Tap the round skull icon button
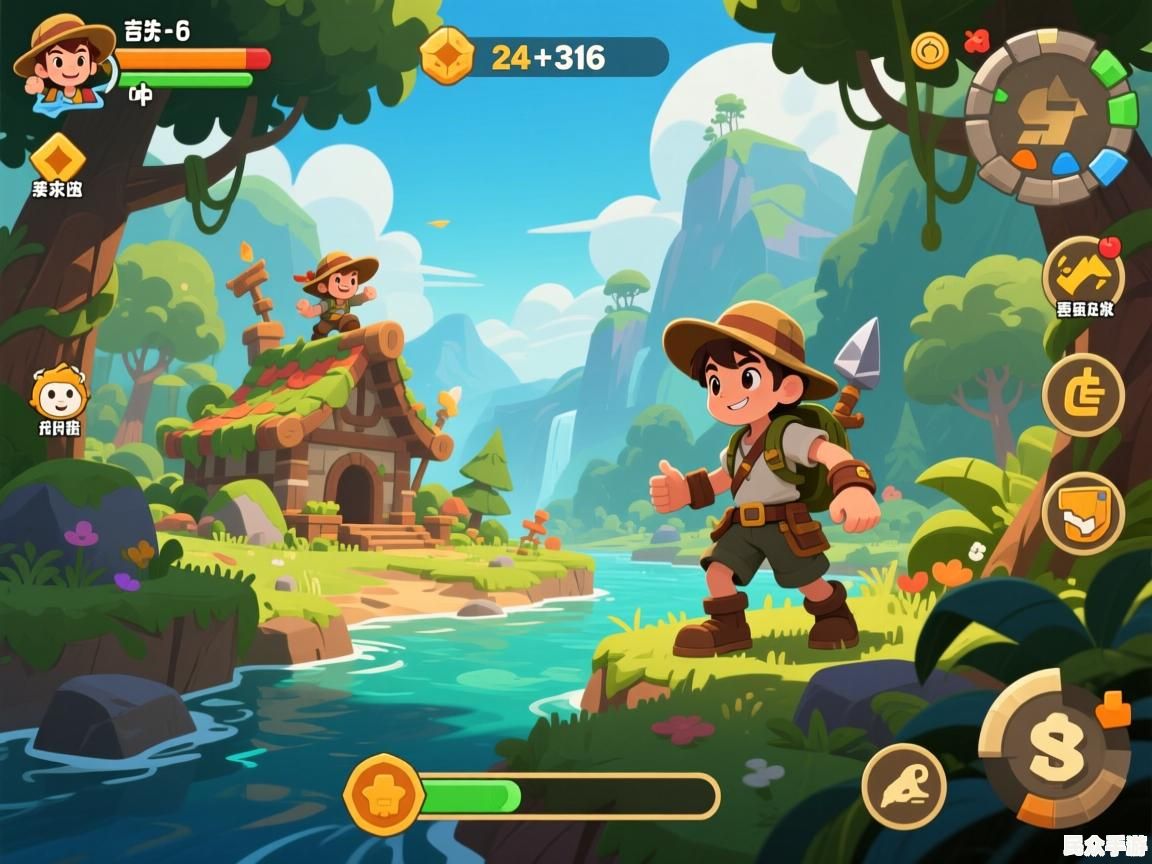The width and height of the screenshot is (1152, 864). coord(903,786)
